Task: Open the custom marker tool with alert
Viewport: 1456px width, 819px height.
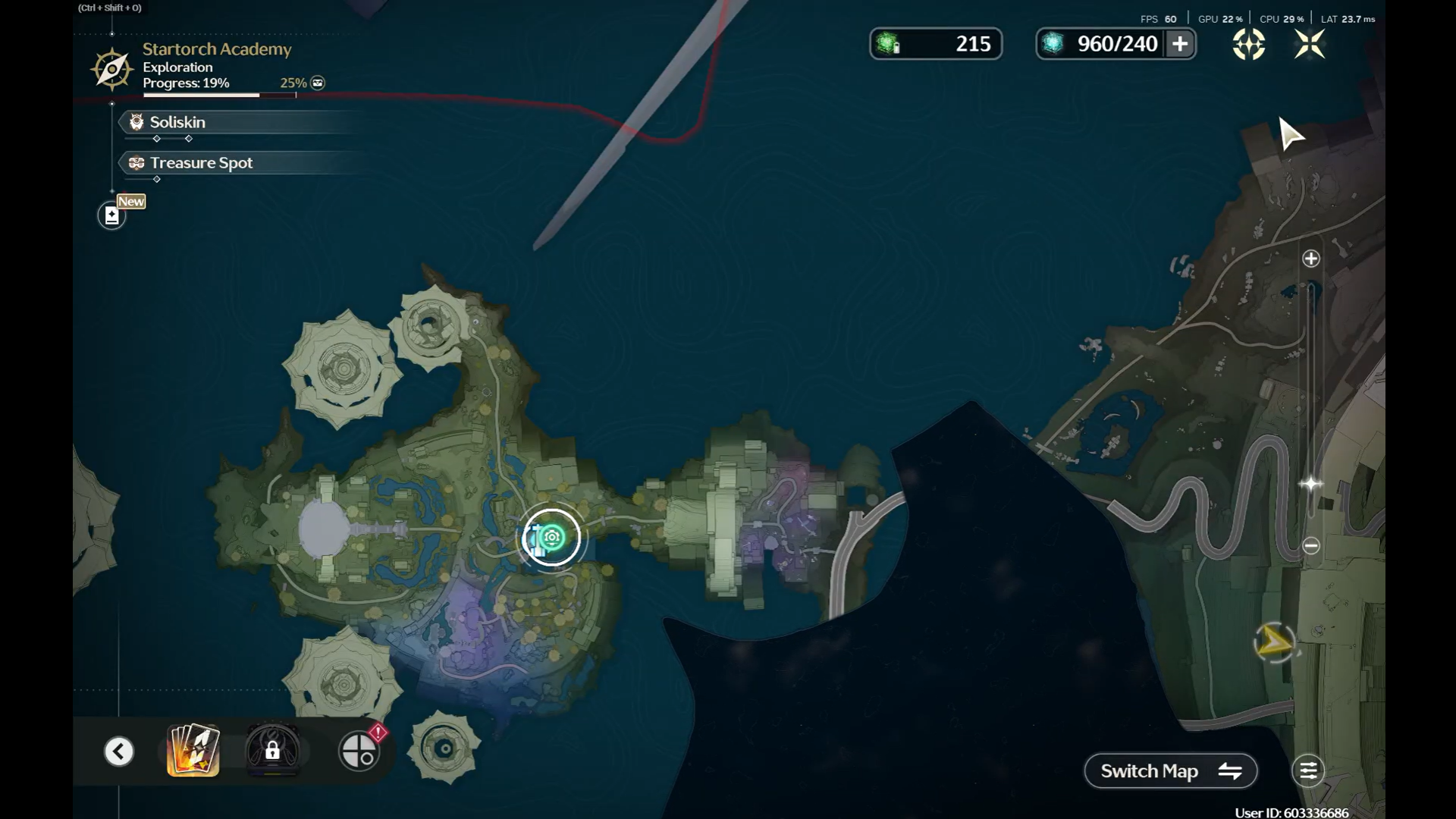Action: point(359,751)
